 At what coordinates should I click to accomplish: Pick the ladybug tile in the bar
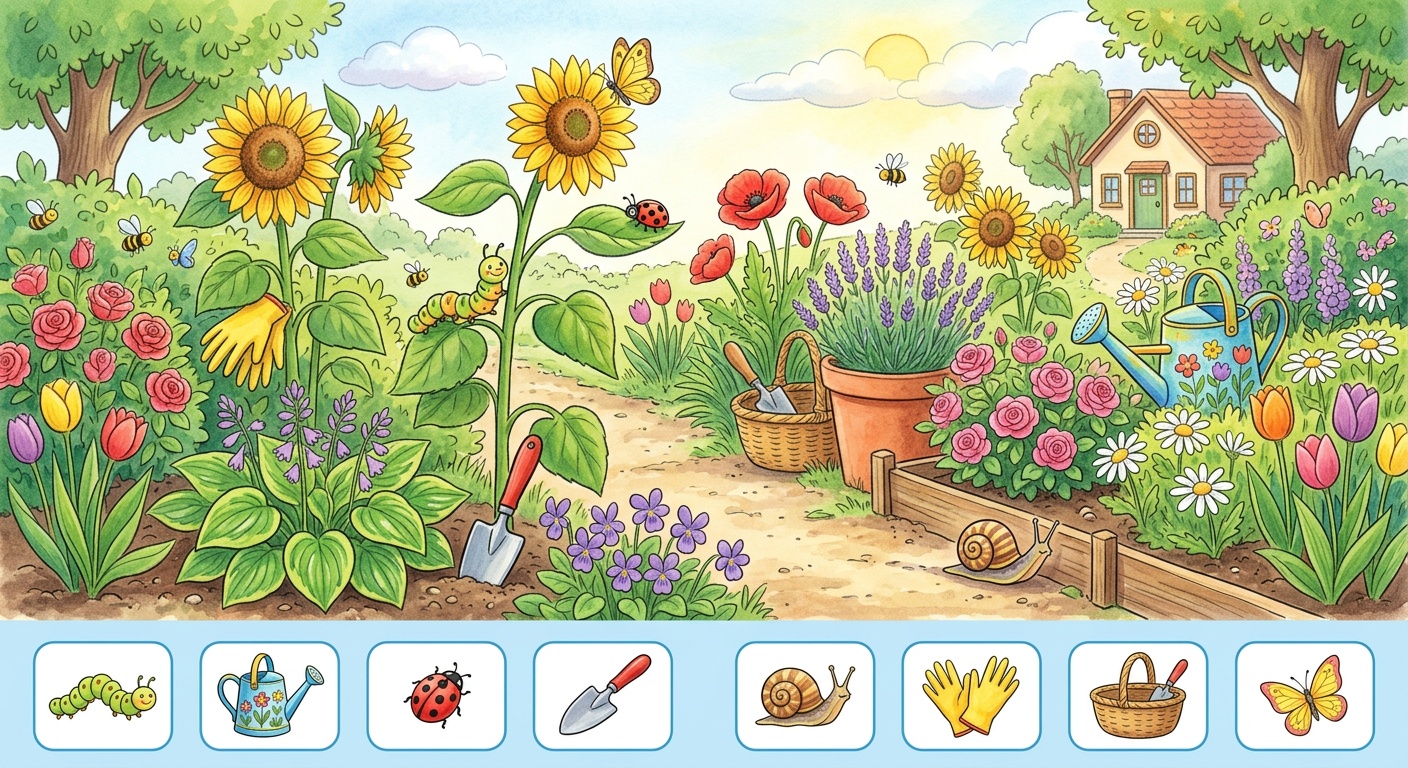tap(437, 695)
